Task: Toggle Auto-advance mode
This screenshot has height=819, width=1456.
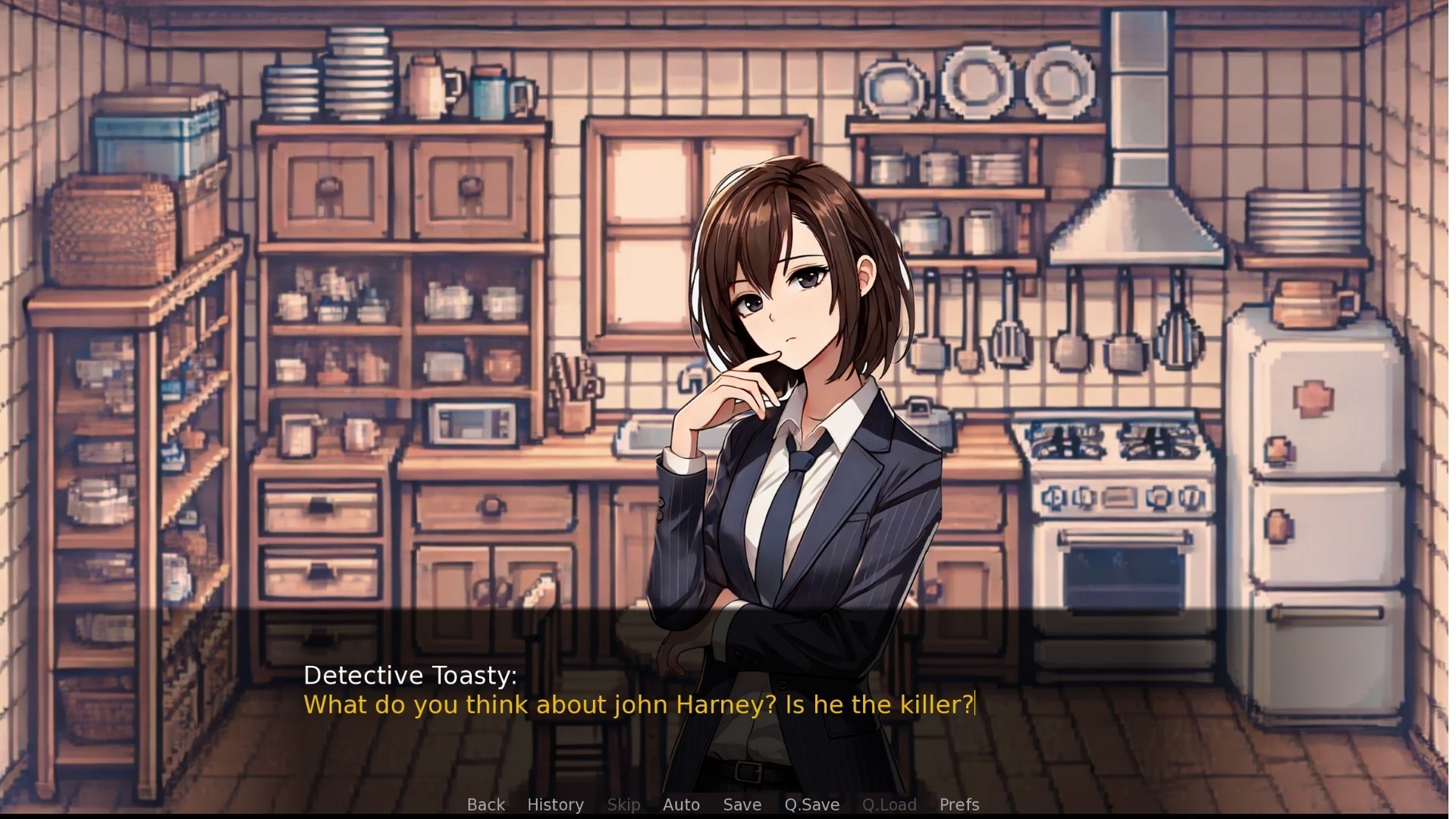Action: coord(681,805)
